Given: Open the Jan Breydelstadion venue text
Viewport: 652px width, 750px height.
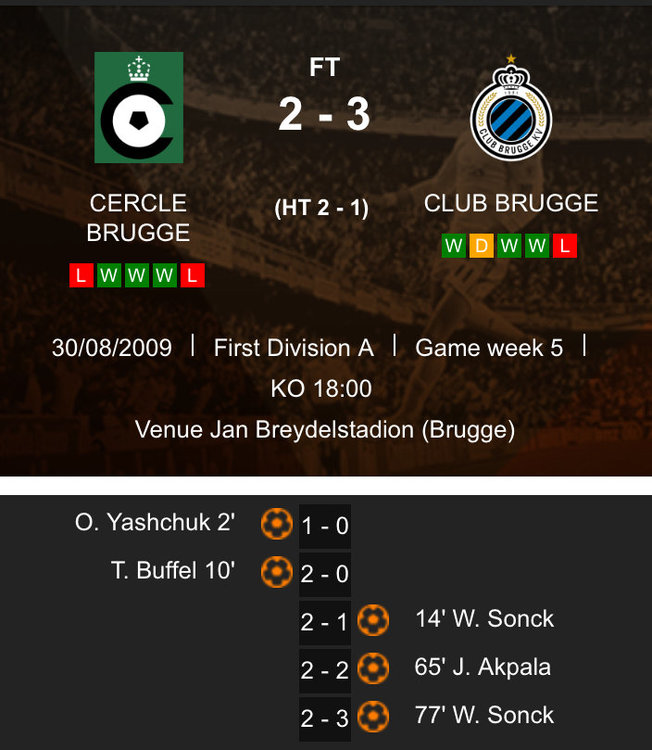Looking at the screenshot, I should coord(325,430).
